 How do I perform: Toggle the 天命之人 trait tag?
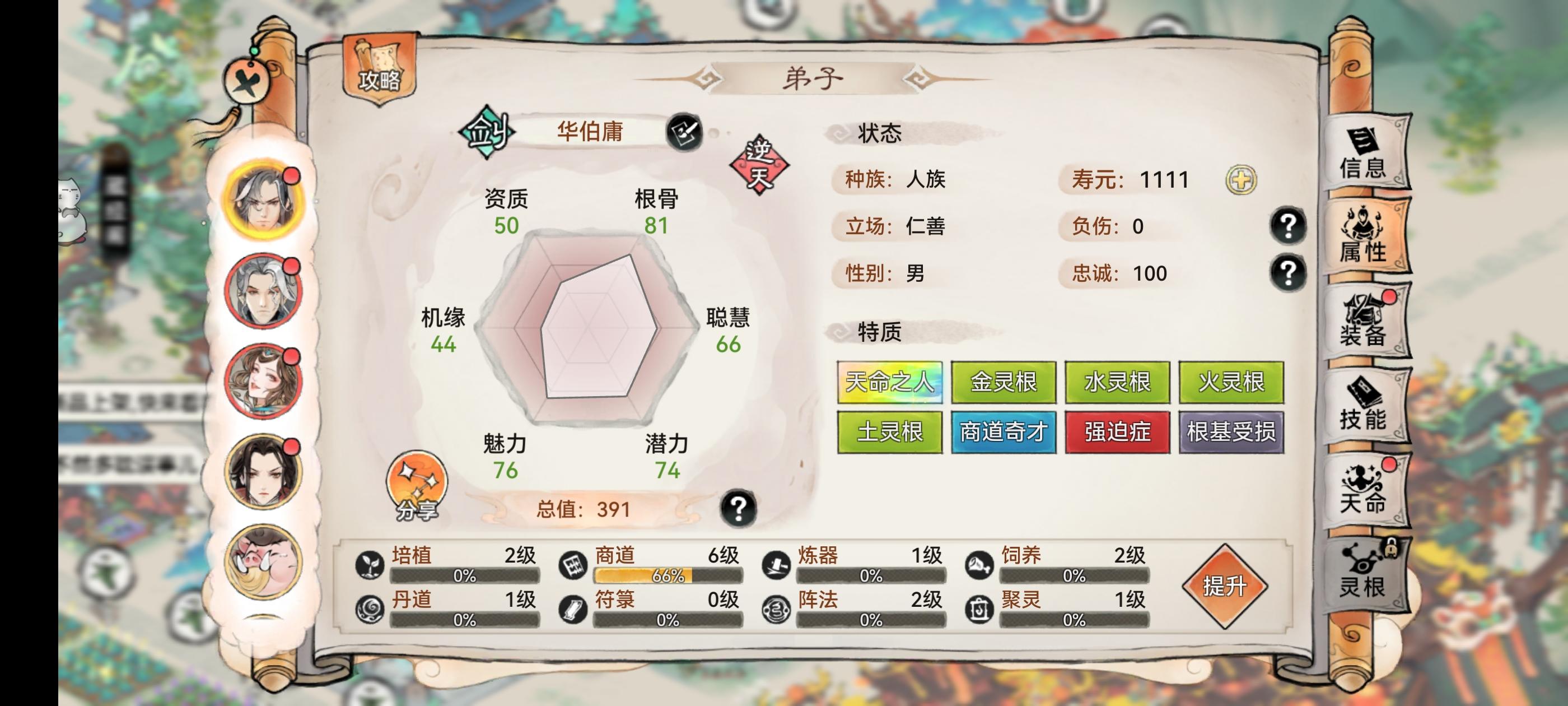pyautogui.click(x=889, y=382)
